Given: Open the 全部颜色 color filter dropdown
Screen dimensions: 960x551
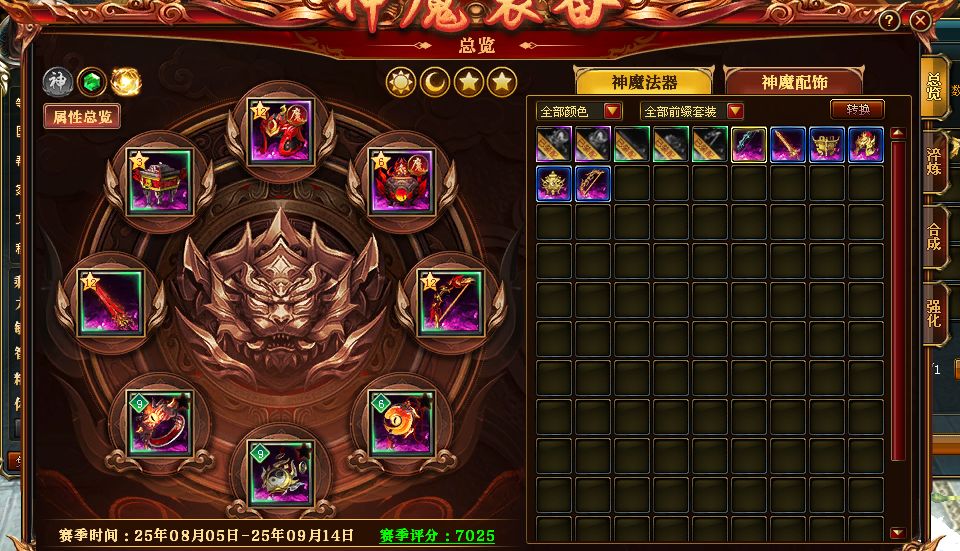Looking at the screenshot, I should click(x=579, y=111).
